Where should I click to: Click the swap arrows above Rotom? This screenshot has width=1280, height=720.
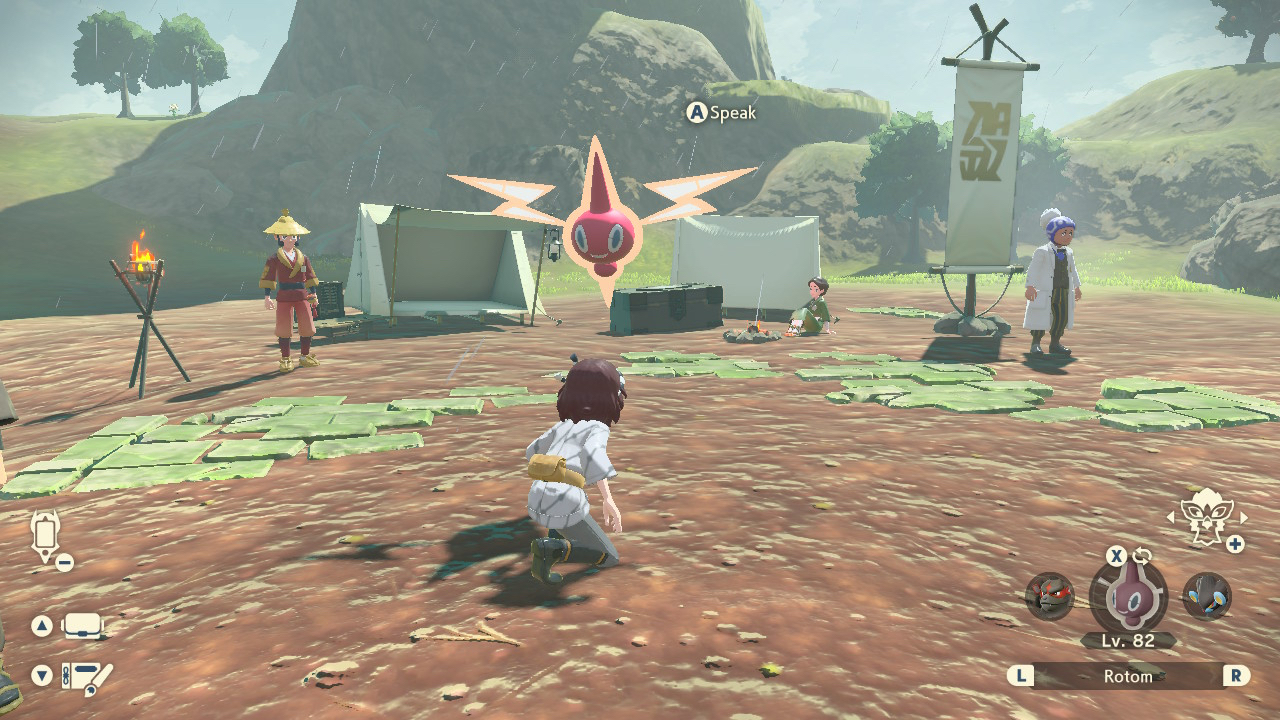(1143, 556)
